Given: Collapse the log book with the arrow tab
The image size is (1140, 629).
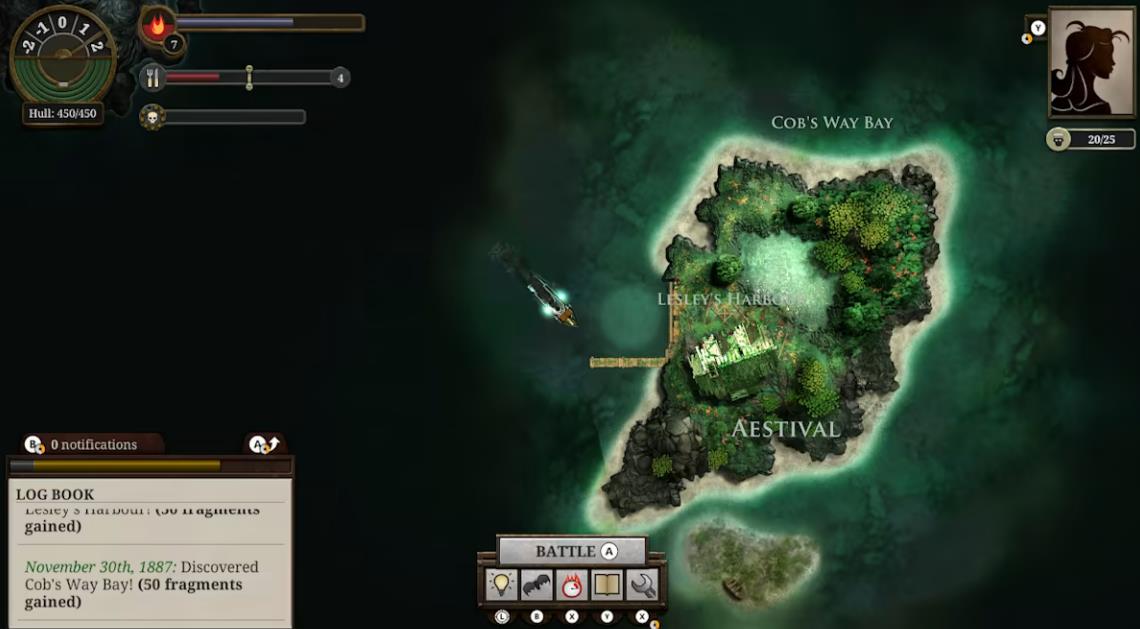Looking at the screenshot, I should (x=265, y=444).
